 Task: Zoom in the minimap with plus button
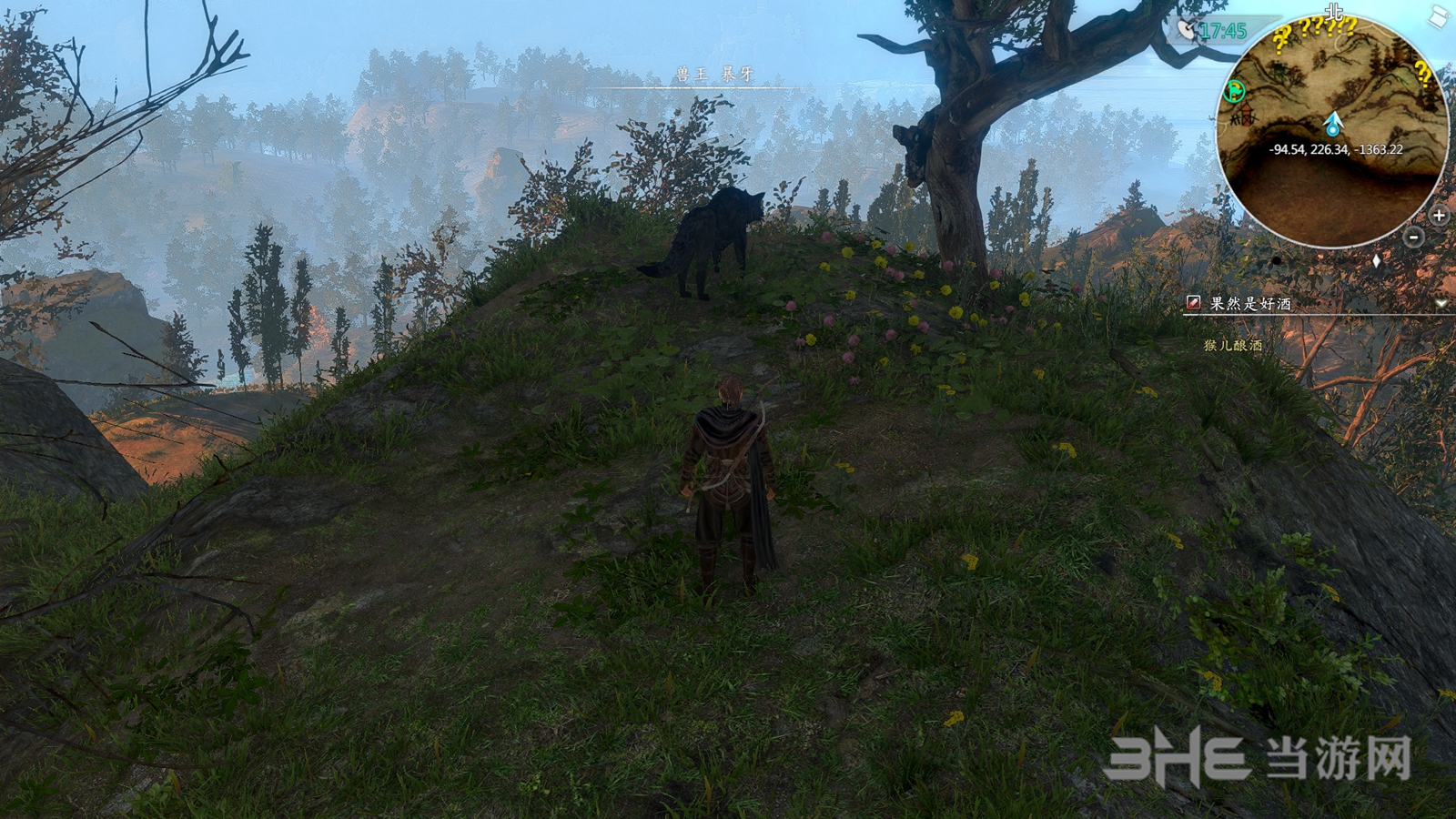1439,216
